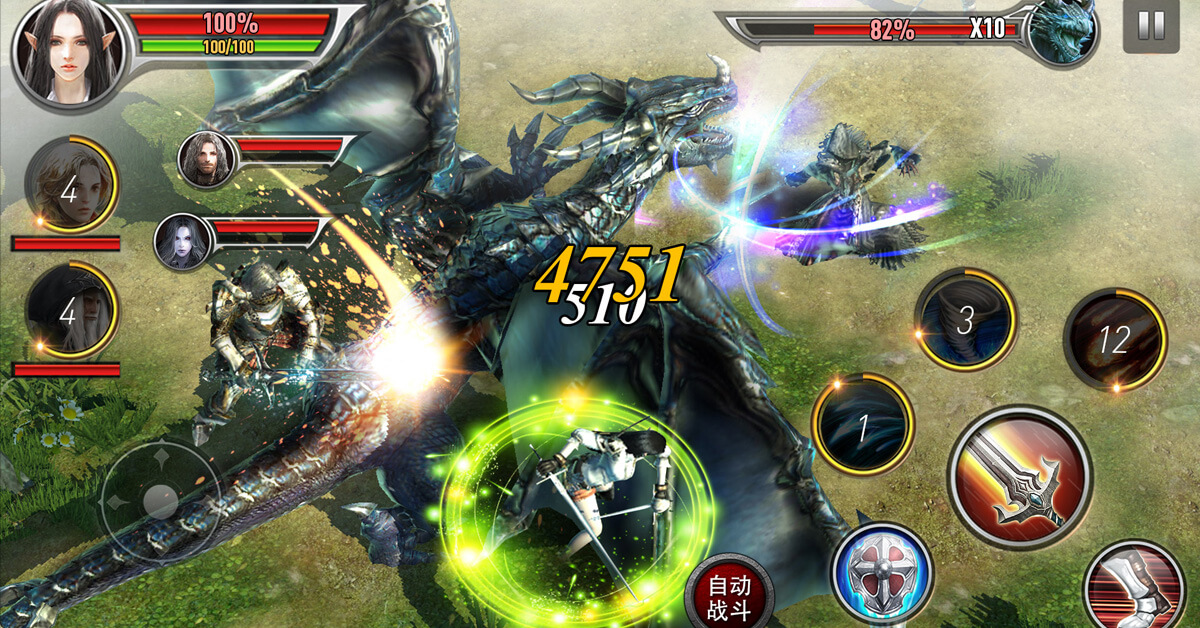Attack with the large sword button
Image resolution: width=1200 pixels, height=628 pixels.
(x=1019, y=477)
